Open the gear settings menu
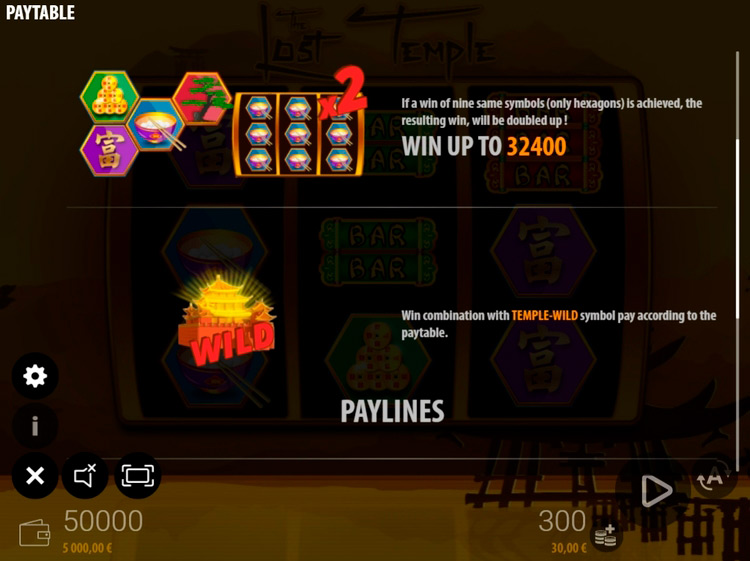 (35, 376)
